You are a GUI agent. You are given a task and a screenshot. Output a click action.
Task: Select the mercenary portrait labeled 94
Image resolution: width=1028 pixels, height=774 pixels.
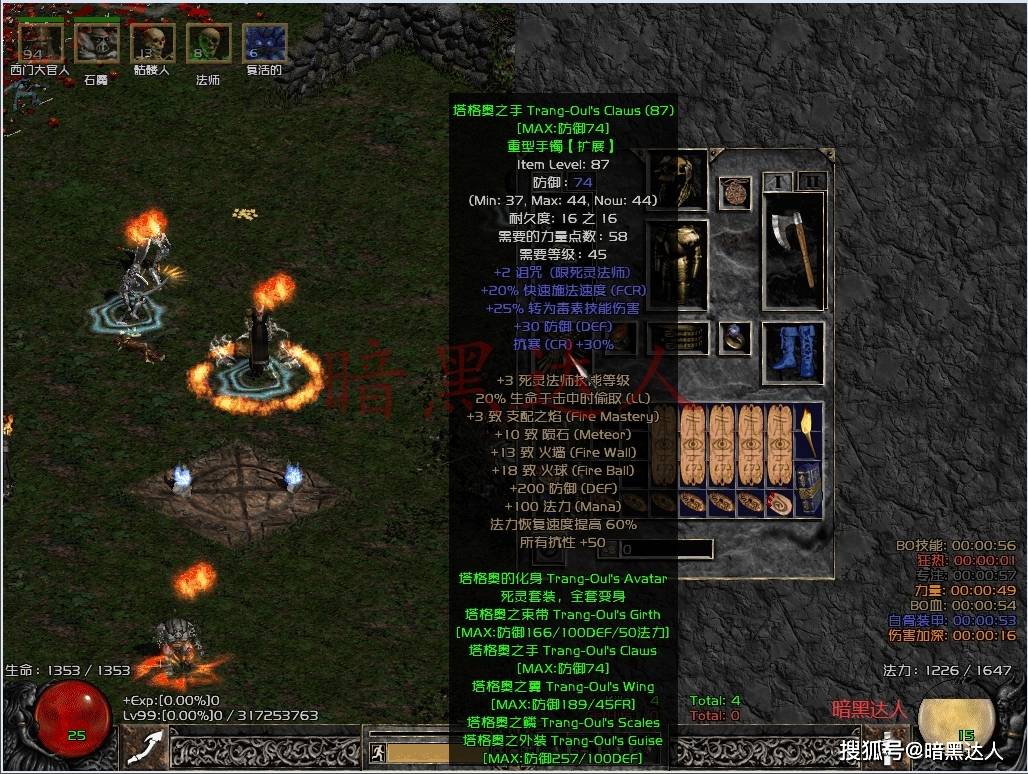(x=40, y=43)
